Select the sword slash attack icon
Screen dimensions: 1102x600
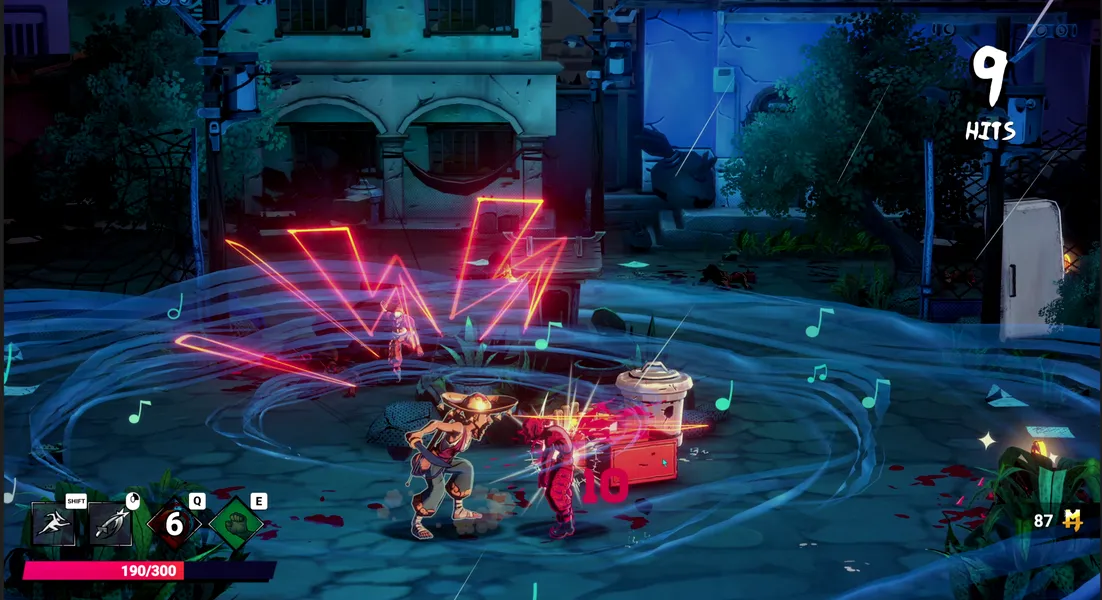pyautogui.click(x=111, y=524)
